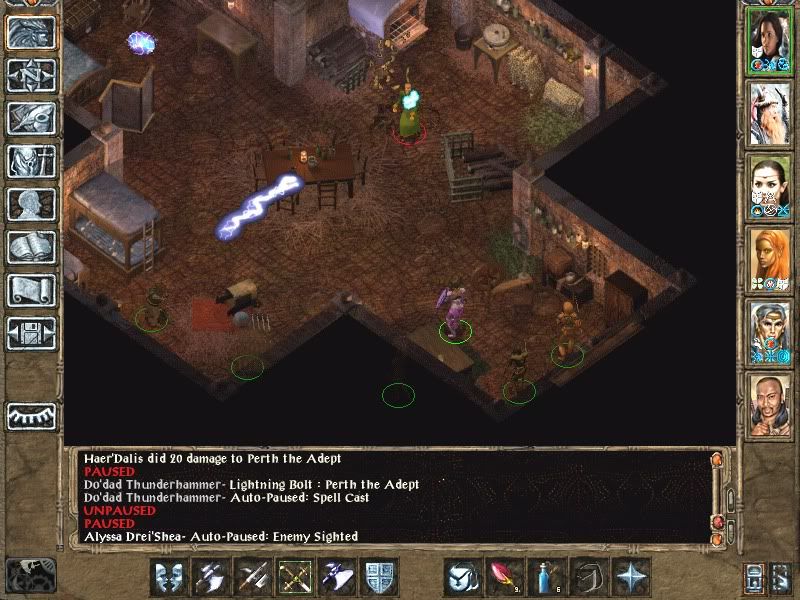Screen dimensions: 800x600
Task: Select the dark-haired woman portrait
Action: 770,41
